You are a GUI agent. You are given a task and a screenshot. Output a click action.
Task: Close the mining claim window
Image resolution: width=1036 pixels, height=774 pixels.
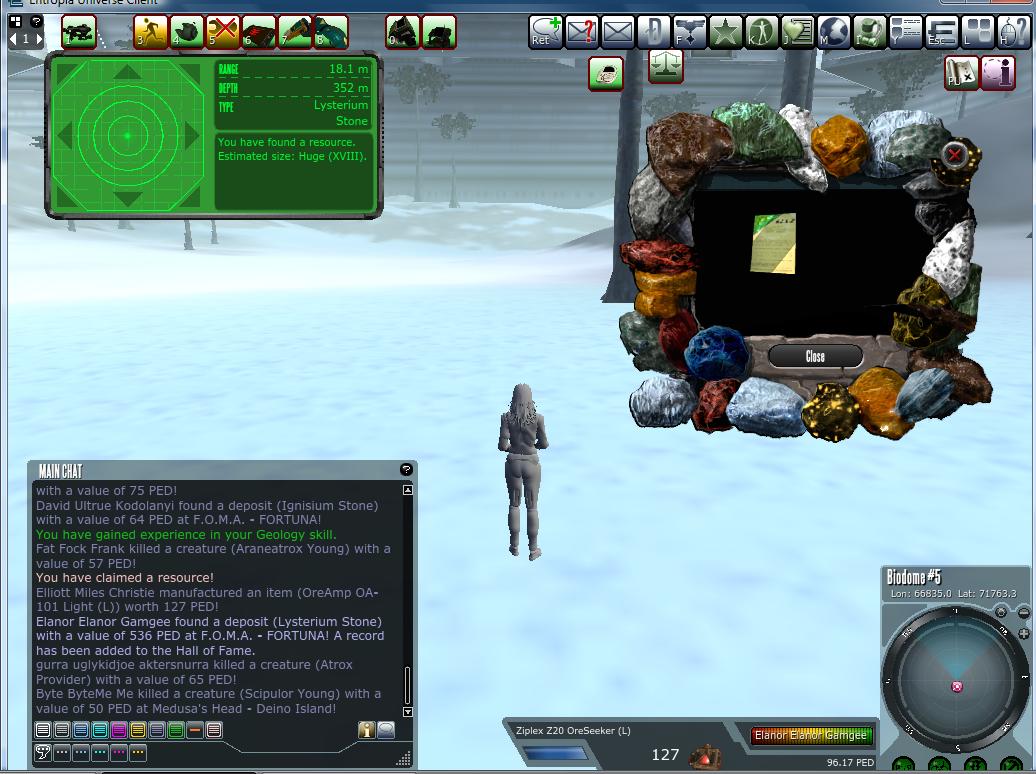point(815,357)
